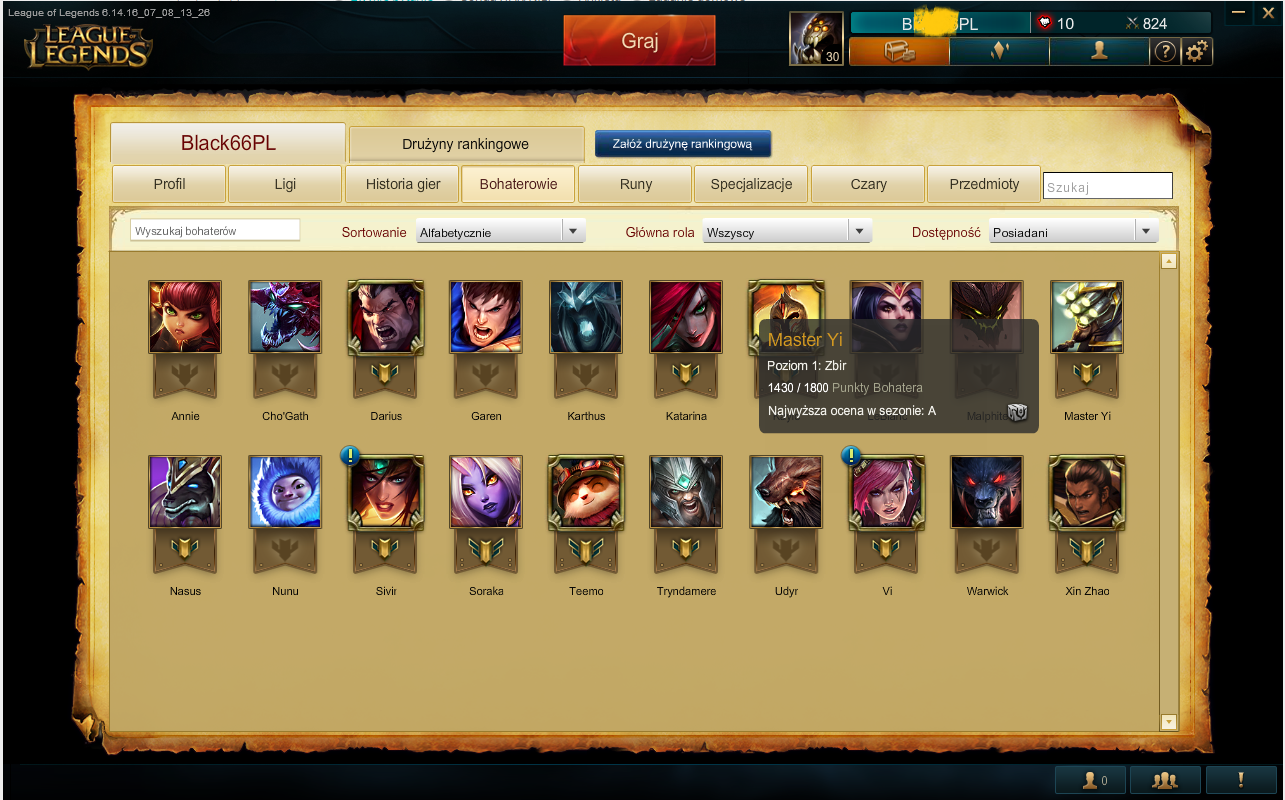The width and height of the screenshot is (1285, 800).
Task: Minimize the League of Legends client window
Action: (x=1240, y=13)
